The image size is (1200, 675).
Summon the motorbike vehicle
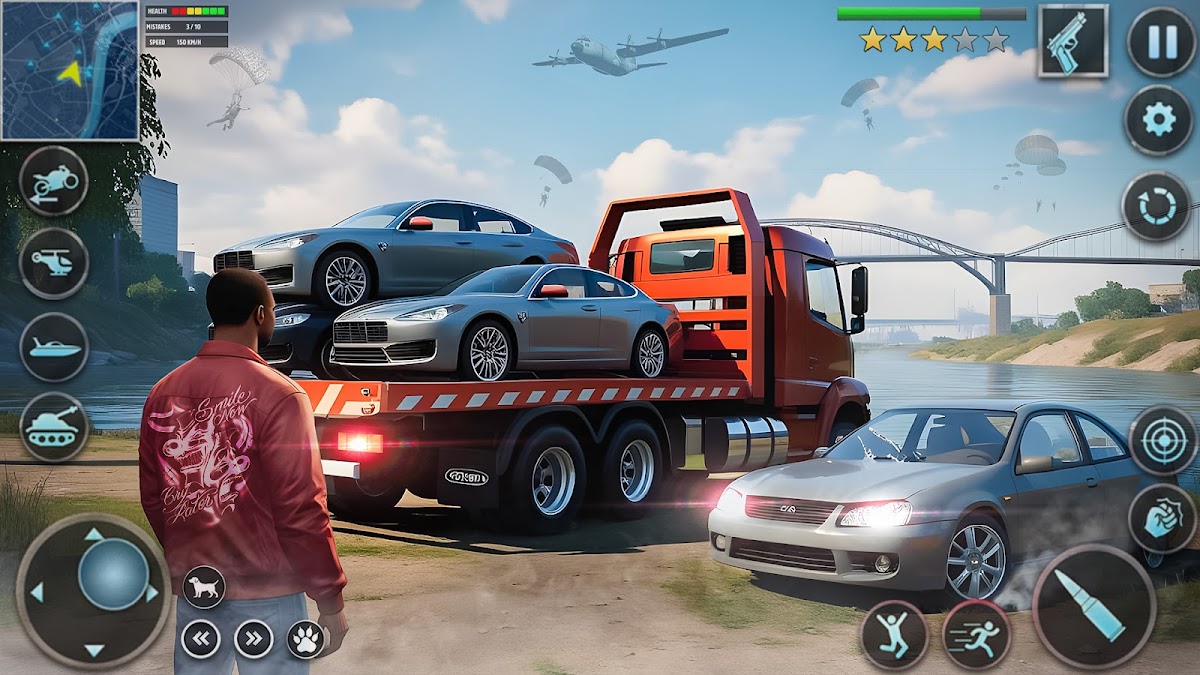[54, 181]
